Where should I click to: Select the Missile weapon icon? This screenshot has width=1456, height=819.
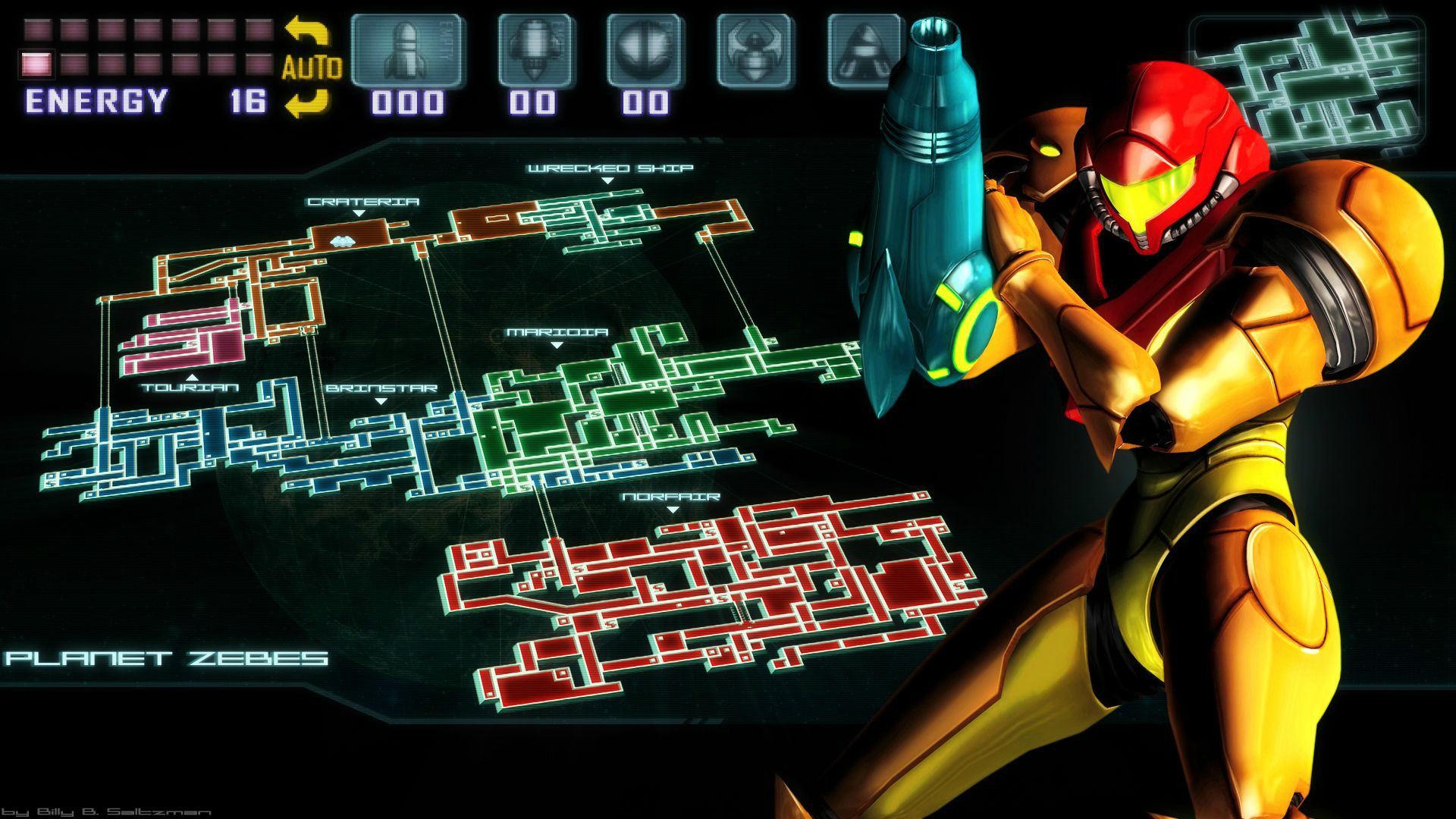tap(407, 51)
